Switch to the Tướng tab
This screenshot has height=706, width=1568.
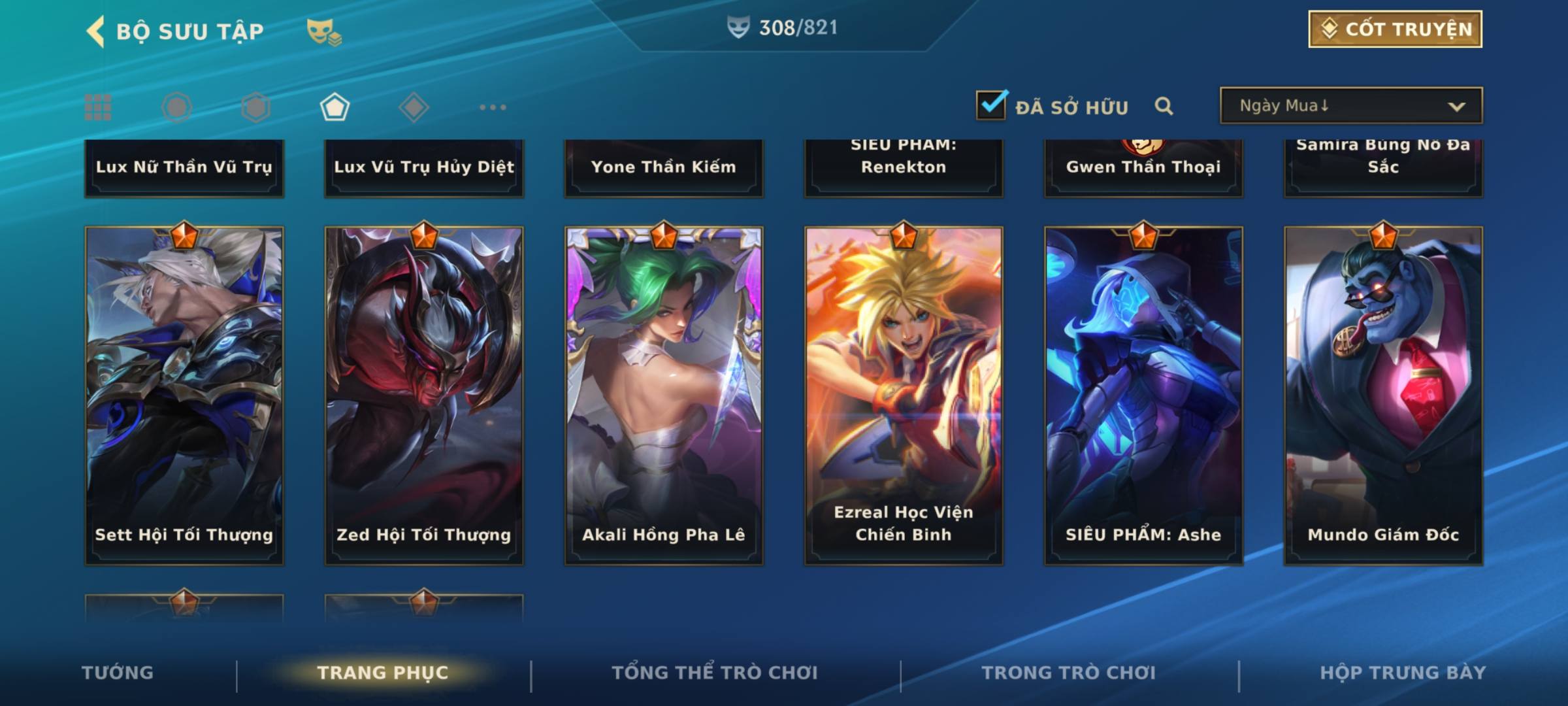coord(118,673)
